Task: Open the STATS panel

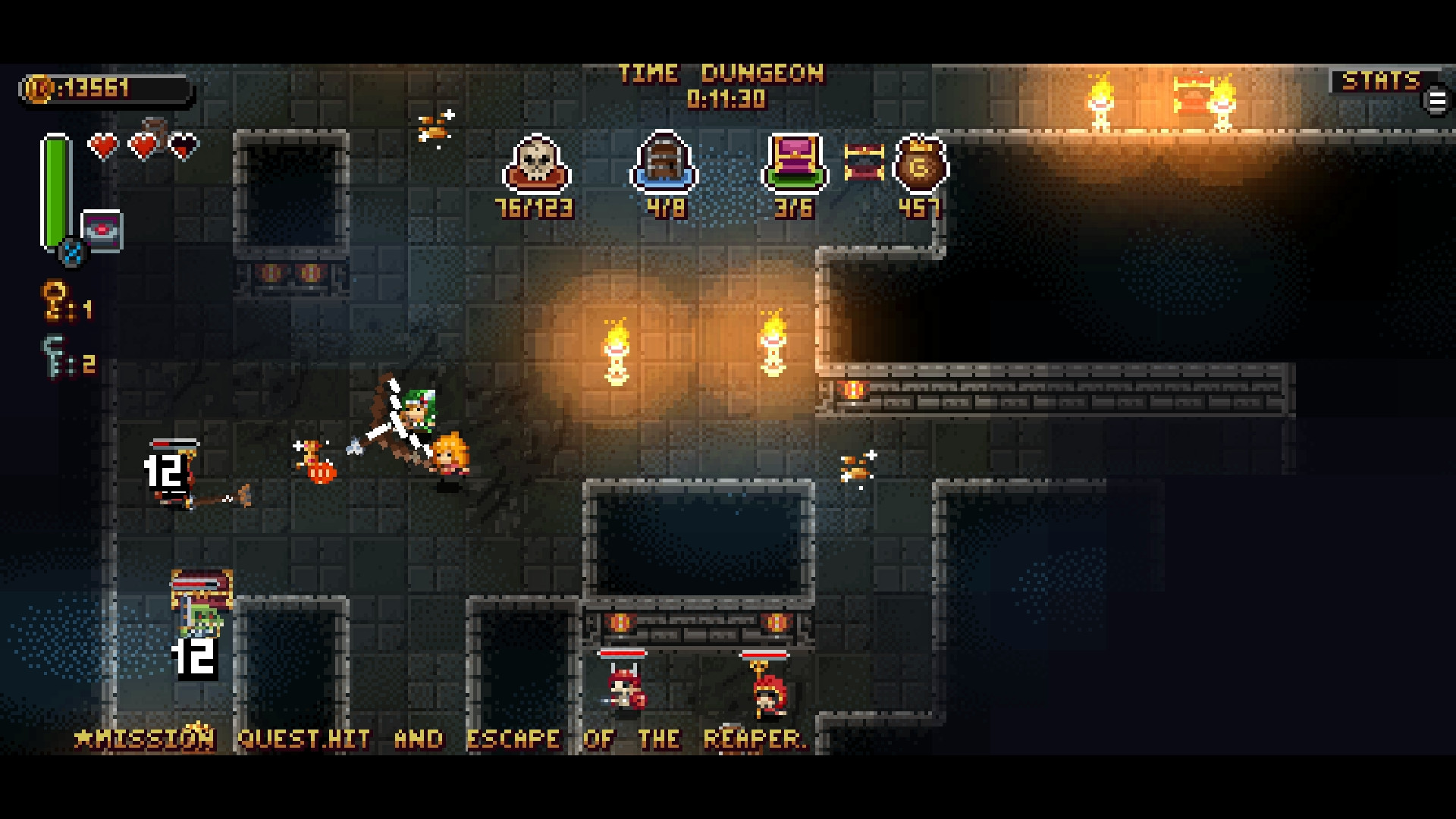Action: coord(1380,81)
